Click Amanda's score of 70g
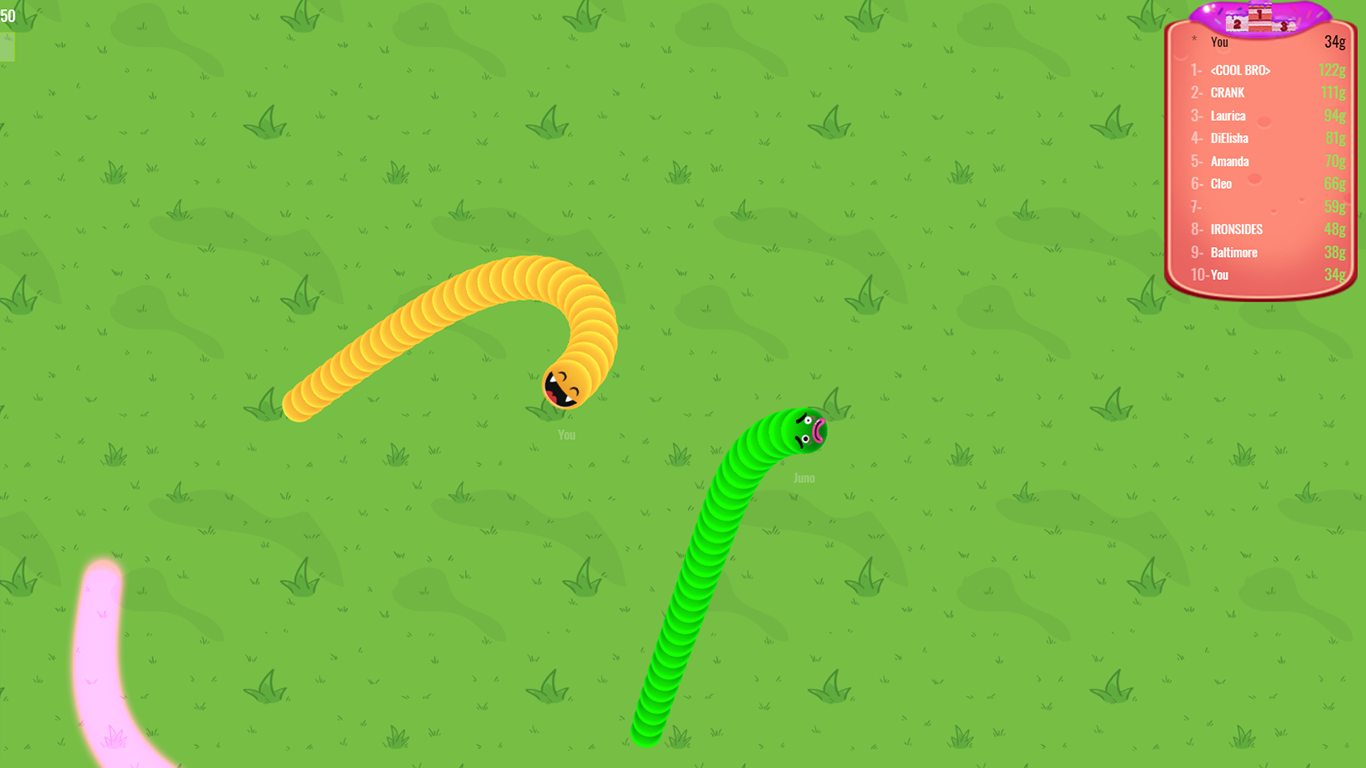Image resolution: width=1366 pixels, height=768 pixels. pyautogui.click(x=1336, y=161)
